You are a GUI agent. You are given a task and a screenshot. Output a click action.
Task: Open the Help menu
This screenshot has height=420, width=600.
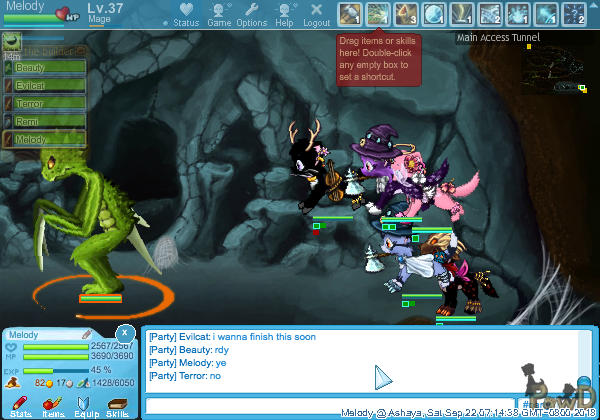coord(285,14)
